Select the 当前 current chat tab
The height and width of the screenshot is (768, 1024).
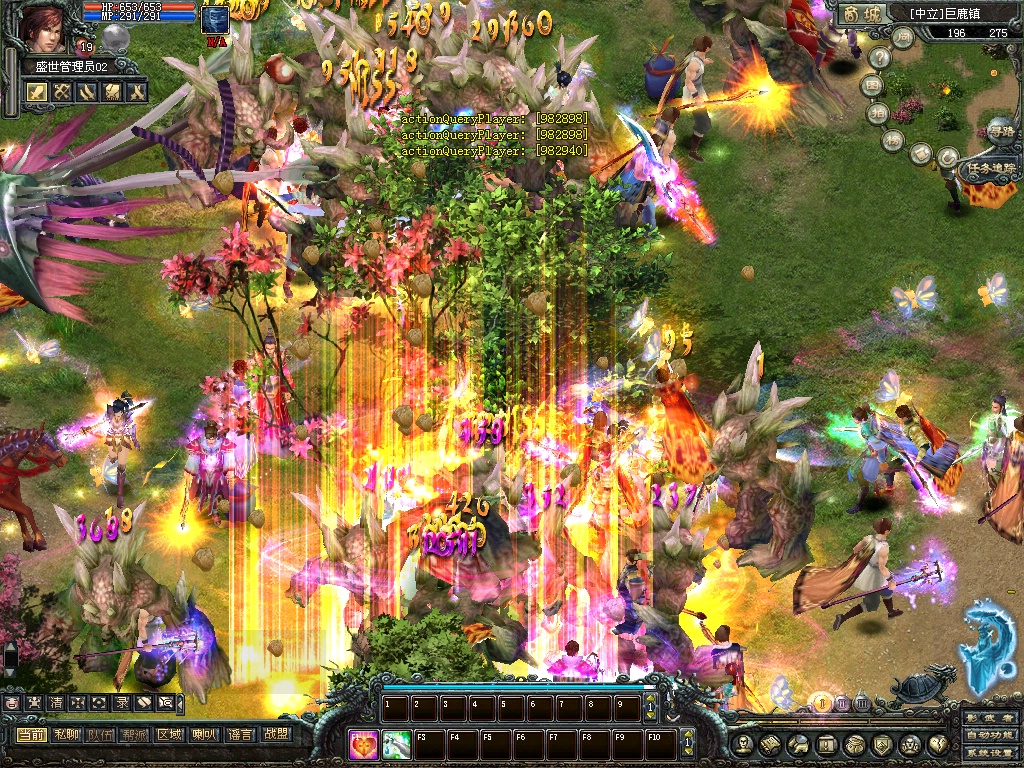[31, 734]
